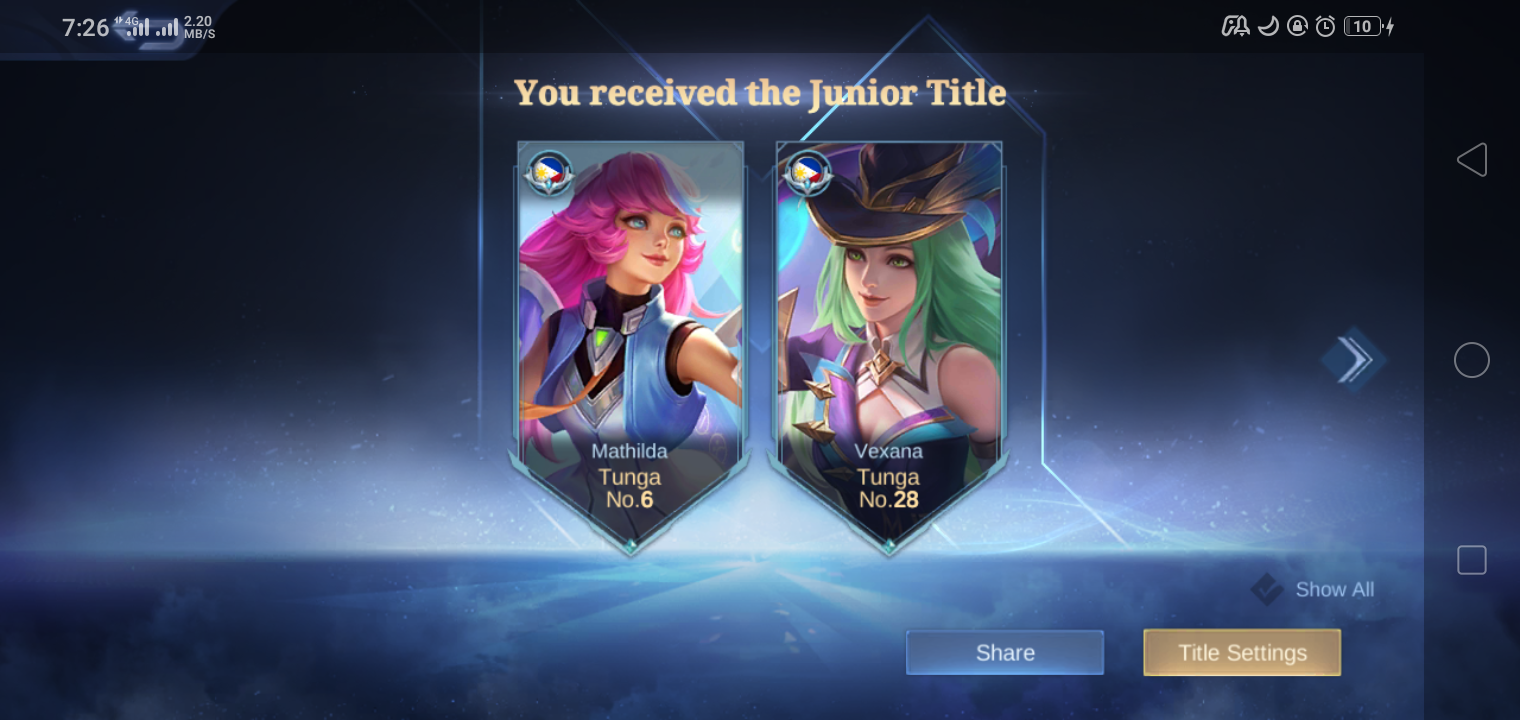The width and height of the screenshot is (1520, 720).
Task: Tap the night mode crescent moon status icon
Action: pyautogui.click(x=1268, y=27)
